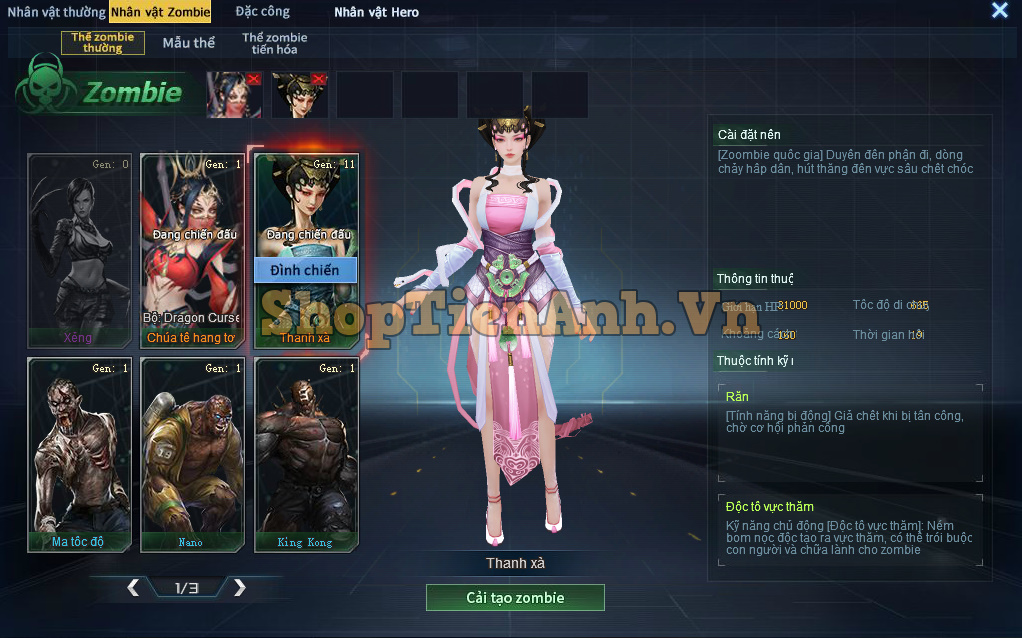
Task: Remove the Thanh xà portrait from the lineup
Action: pyautogui.click(x=319, y=79)
